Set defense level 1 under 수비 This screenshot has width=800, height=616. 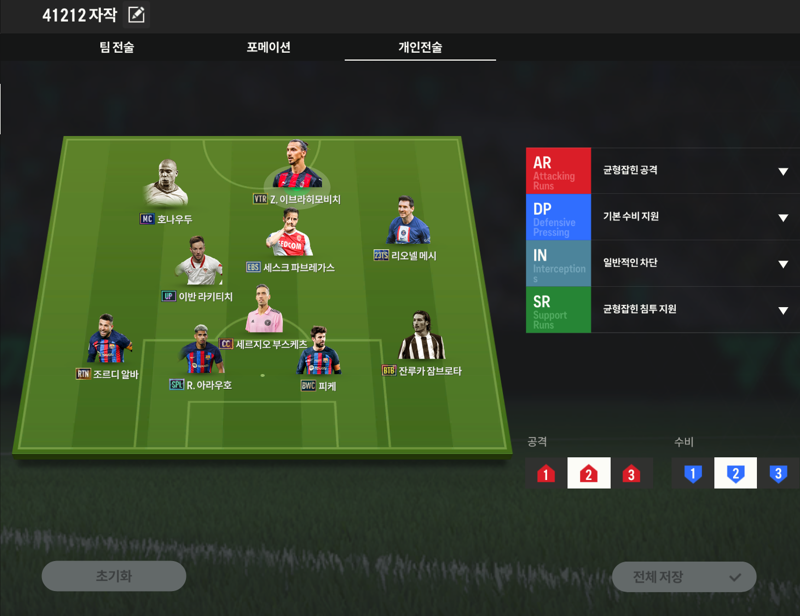click(x=692, y=473)
